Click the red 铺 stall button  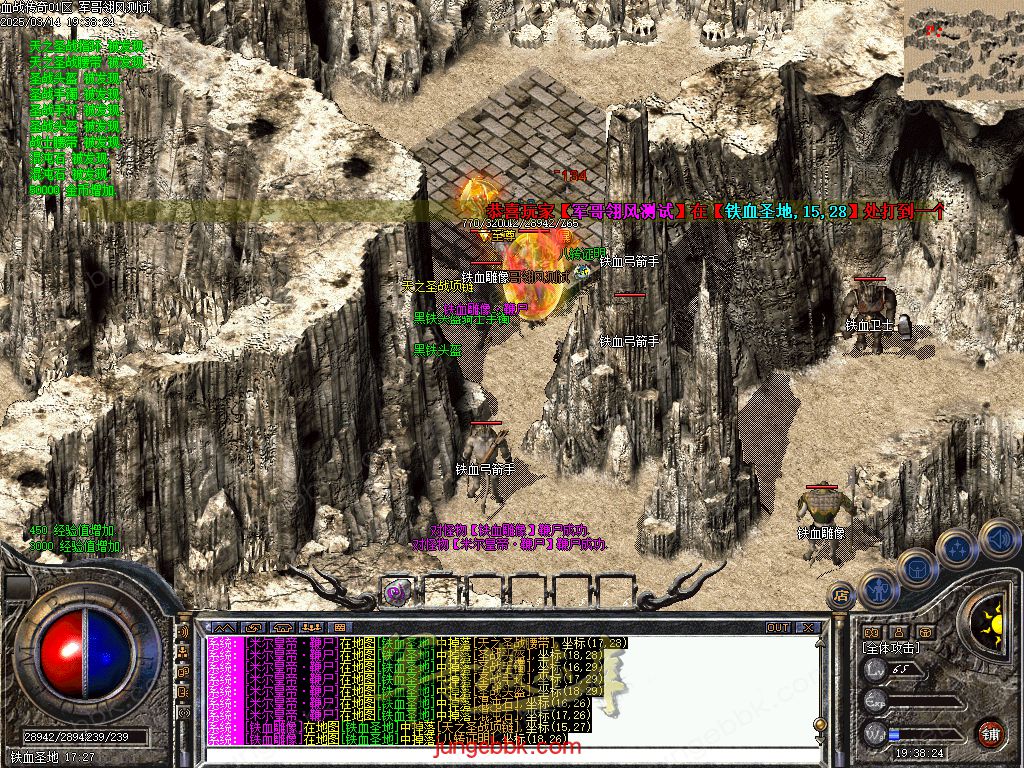pos(991,733)
